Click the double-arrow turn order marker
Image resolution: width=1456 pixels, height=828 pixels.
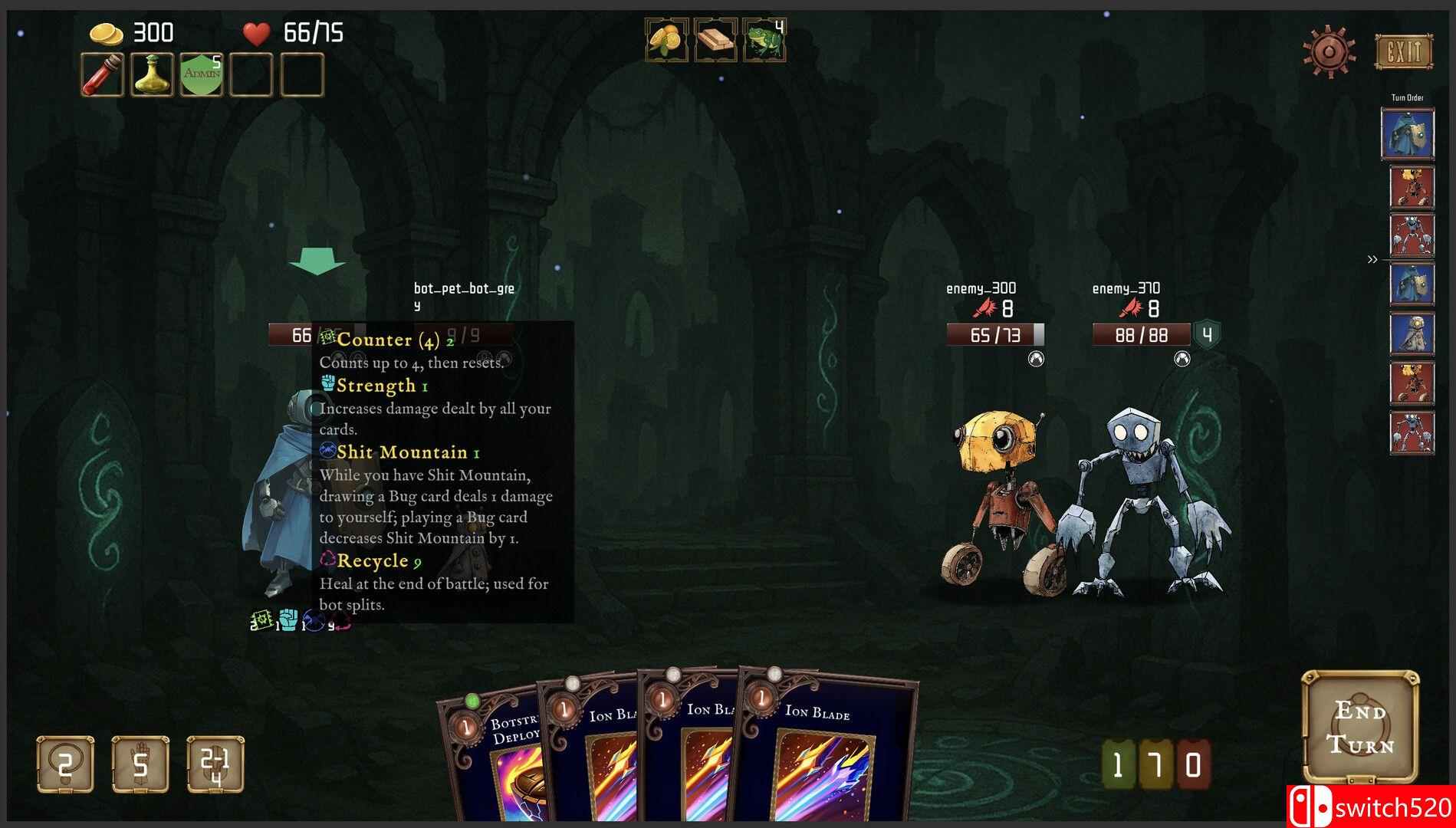[x=1372, y=260]
